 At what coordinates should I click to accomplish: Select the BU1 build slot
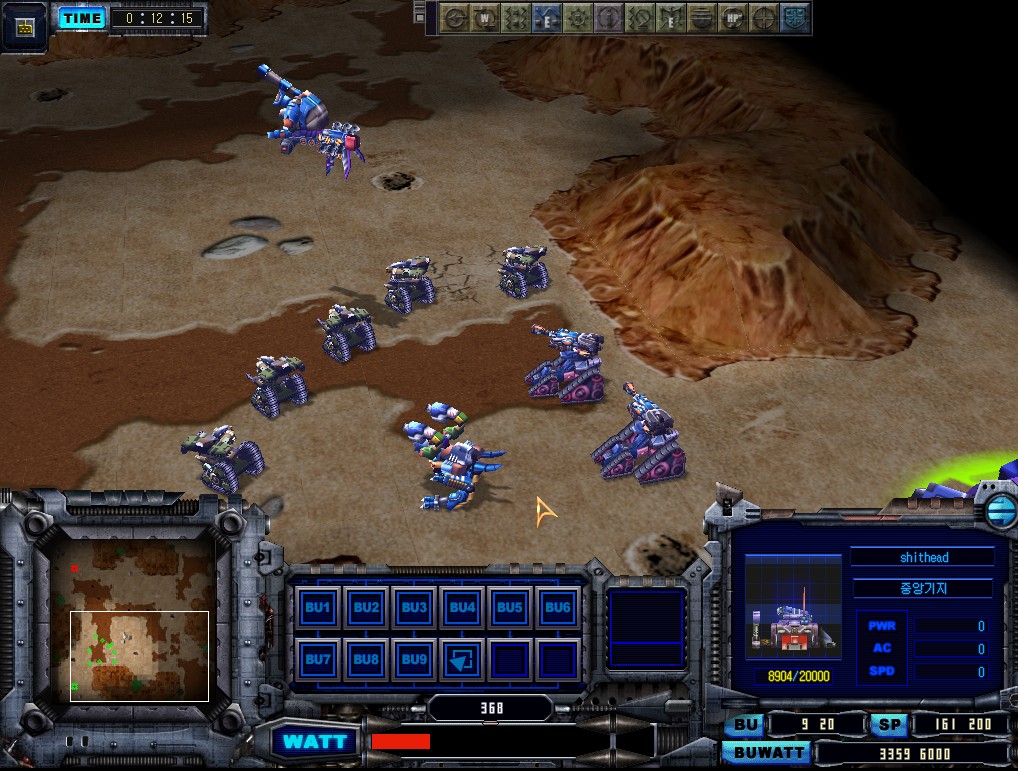click(318, 607)
